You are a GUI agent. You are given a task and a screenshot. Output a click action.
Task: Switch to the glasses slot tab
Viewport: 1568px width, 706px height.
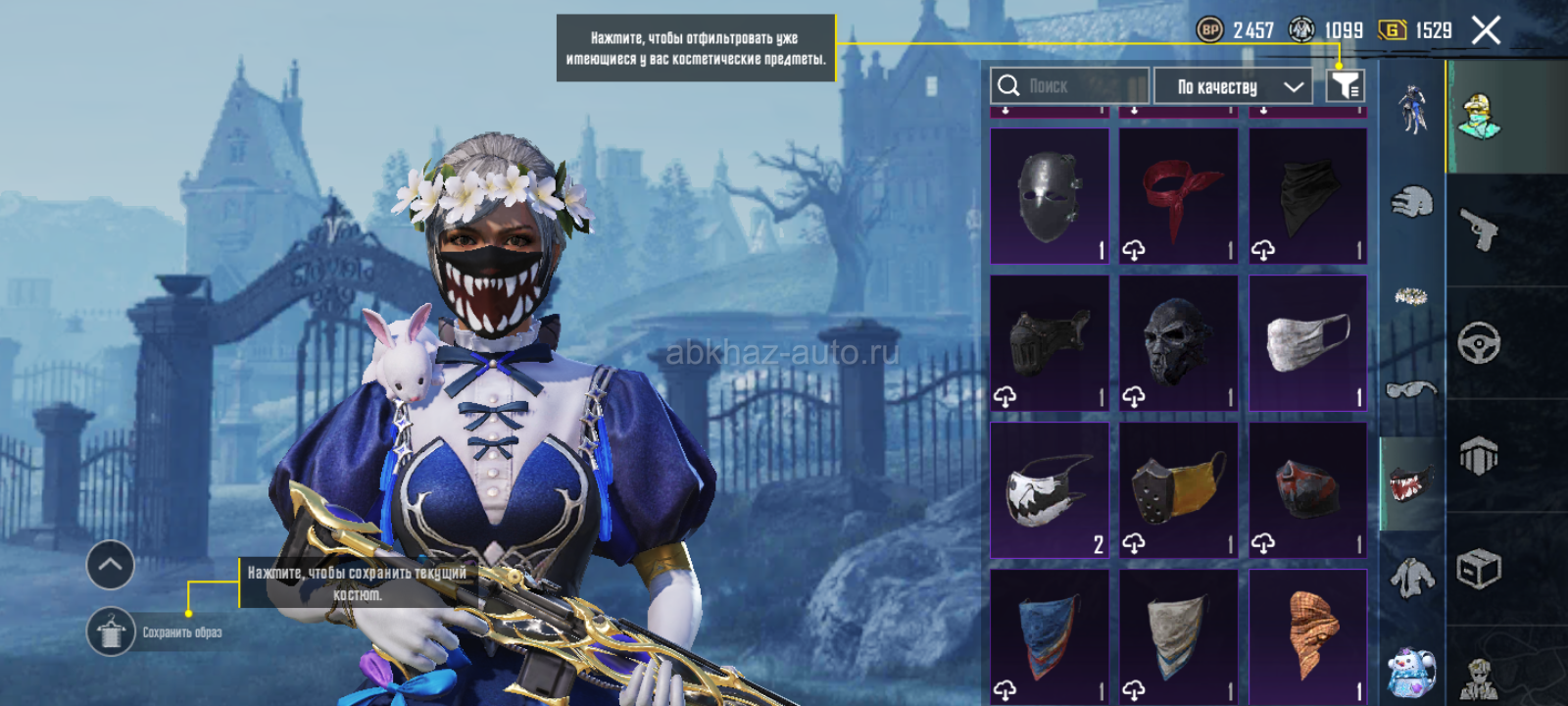tap(1411, 390)
